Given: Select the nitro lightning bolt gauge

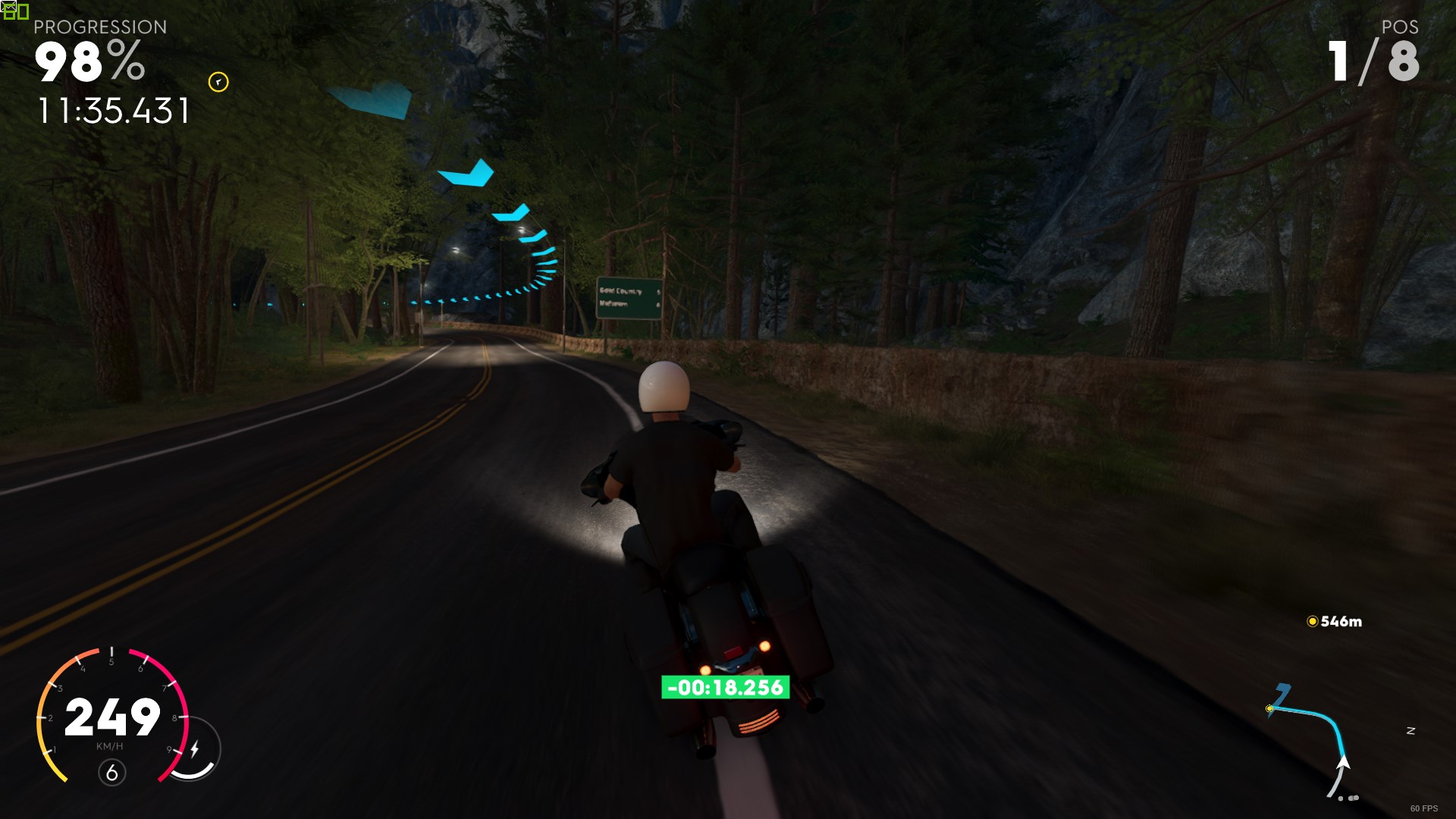Looking at the screenshot, I should (x=195, y=749).
